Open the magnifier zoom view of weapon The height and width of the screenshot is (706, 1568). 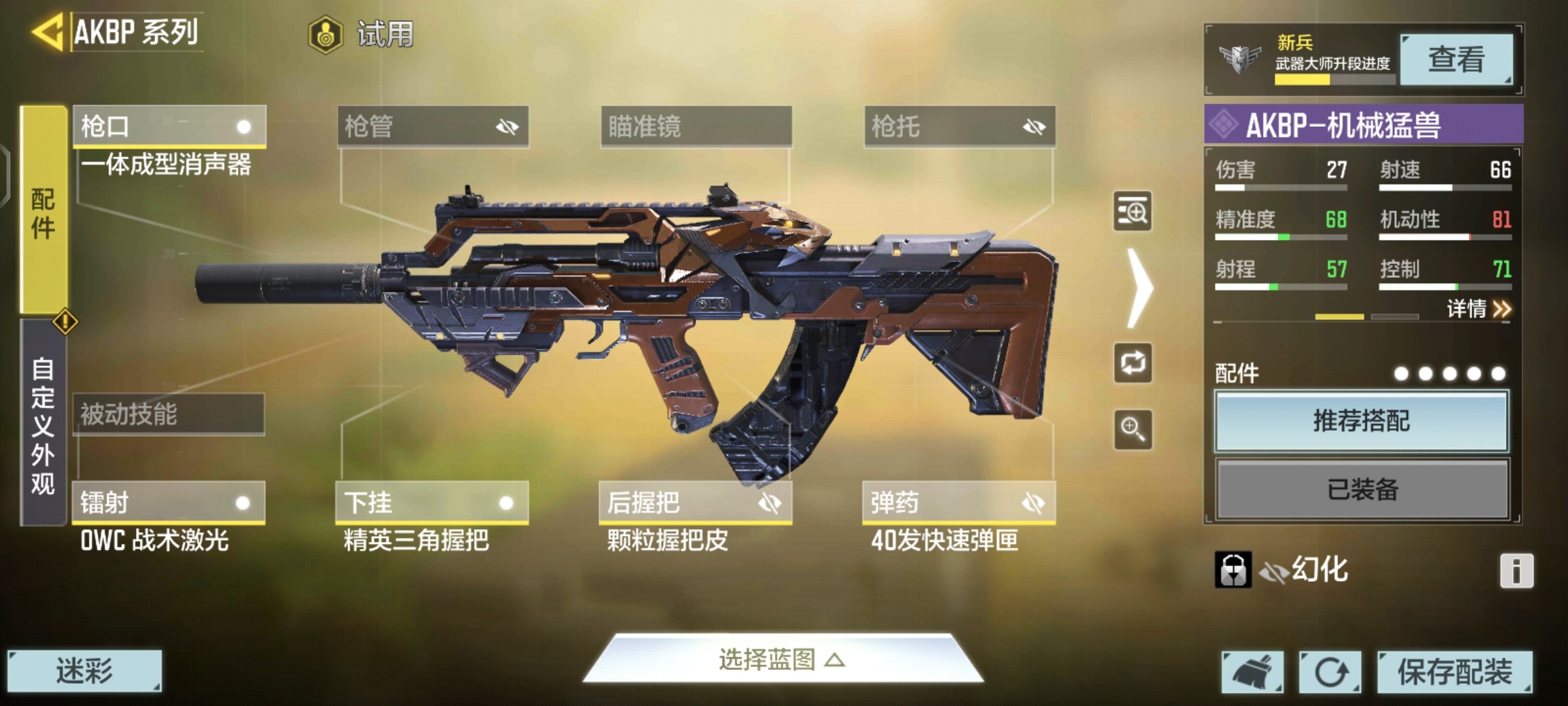[x=1132, y=429]
